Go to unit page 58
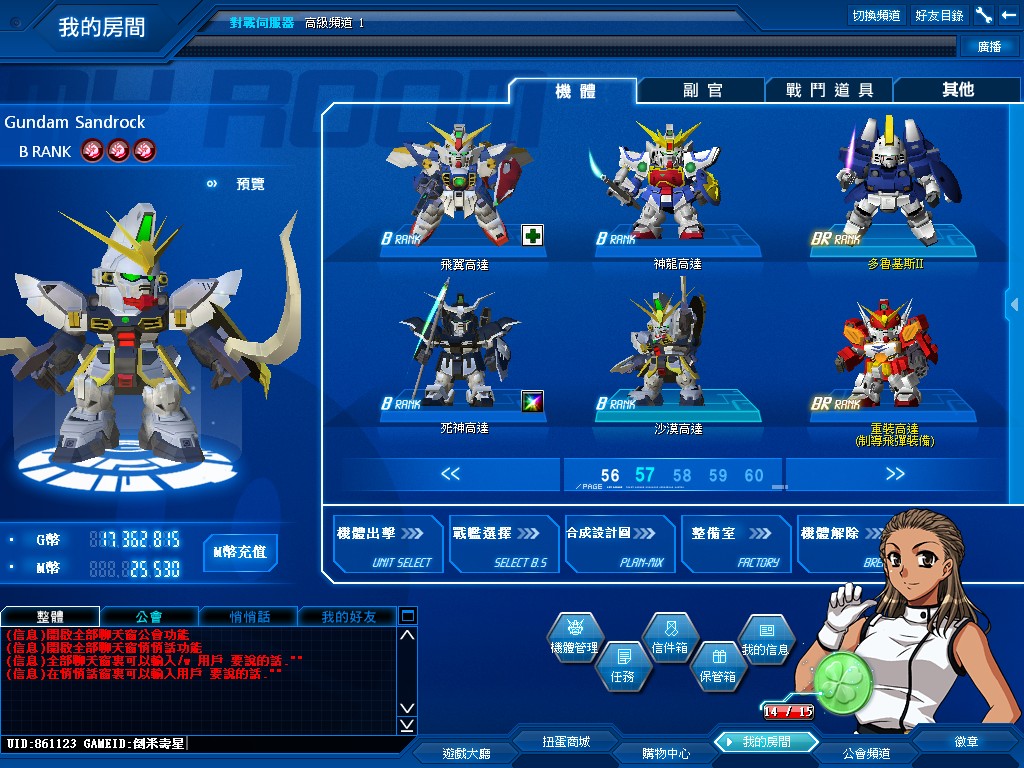The height and width of the screenshot is (768, 1024). coord(682,475)
